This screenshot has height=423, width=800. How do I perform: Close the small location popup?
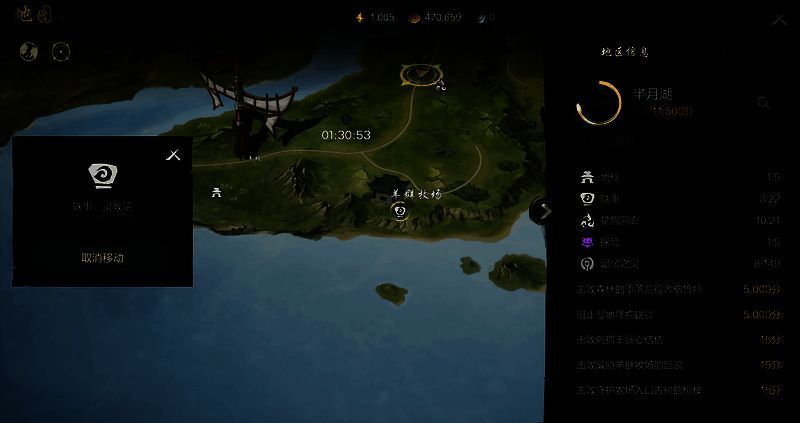(174, 155)
